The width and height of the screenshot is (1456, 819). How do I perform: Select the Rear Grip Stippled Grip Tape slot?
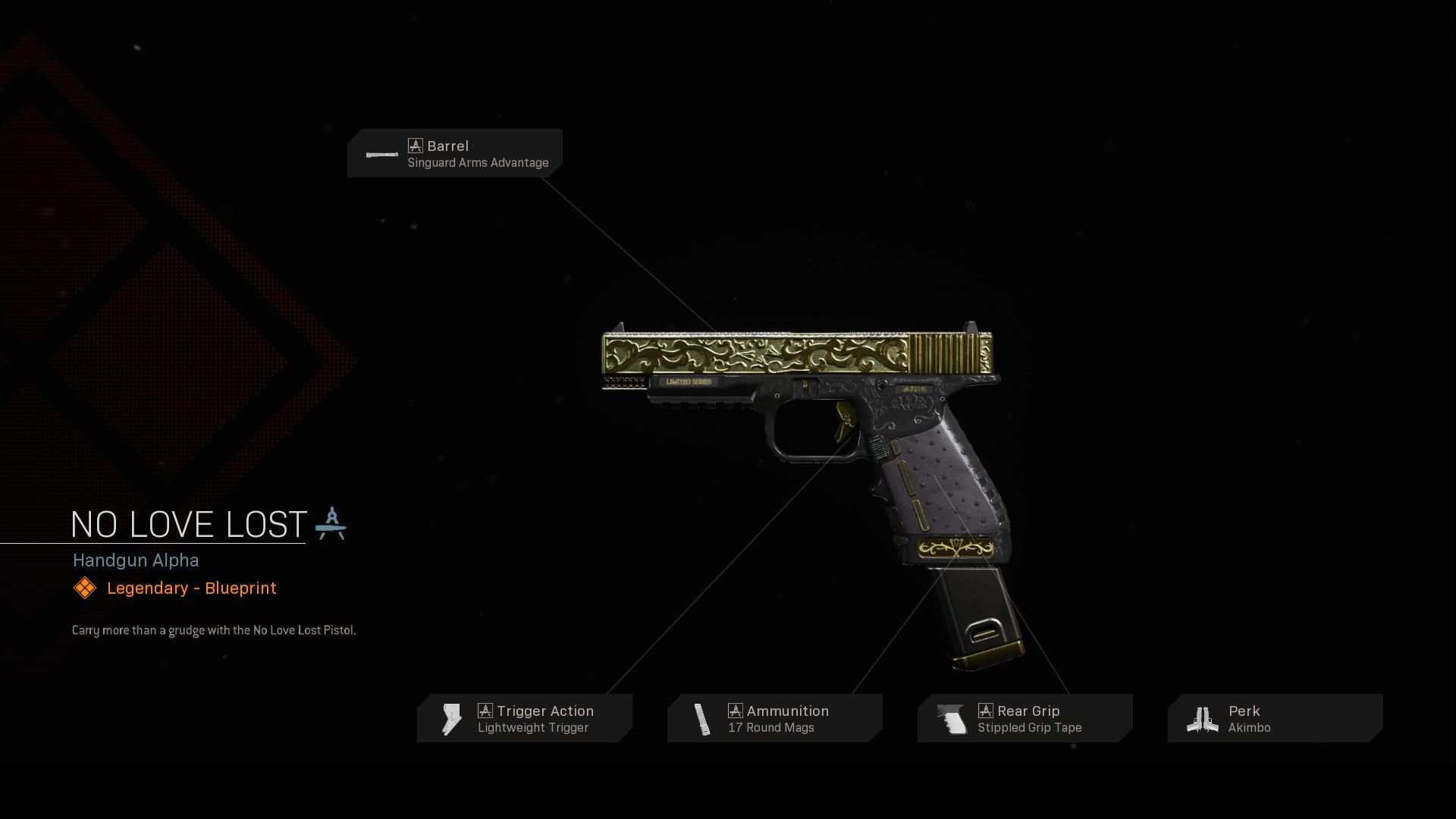[1025, 718]
